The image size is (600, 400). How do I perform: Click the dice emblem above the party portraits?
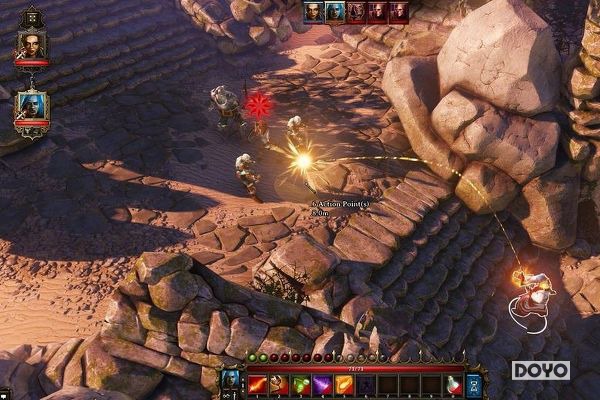31,17
